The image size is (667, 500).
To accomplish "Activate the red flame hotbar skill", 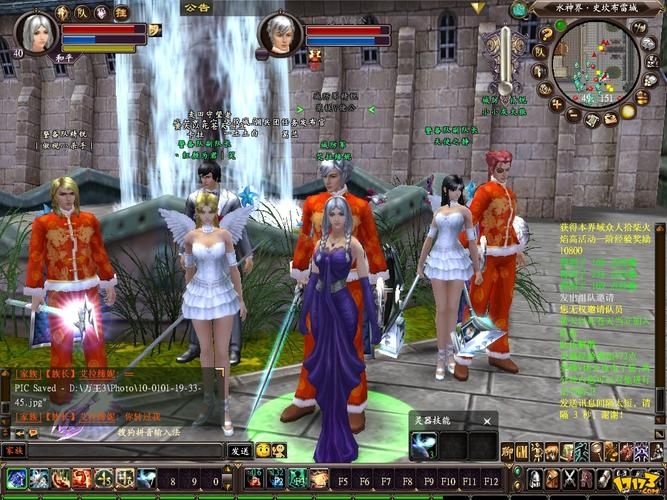I will (82, 479).
